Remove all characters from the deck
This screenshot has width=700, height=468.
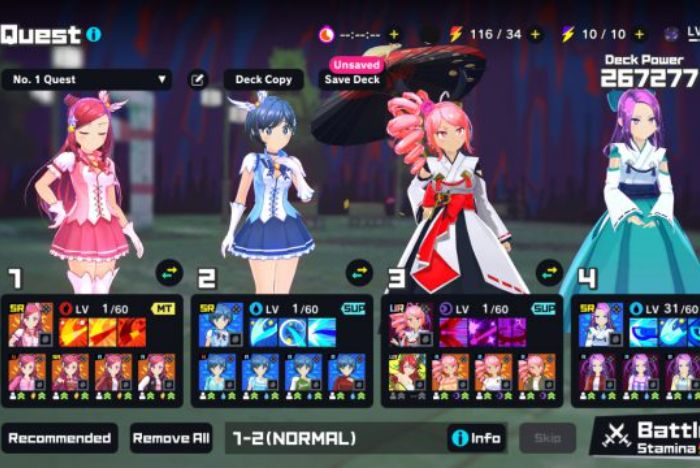pos(171,438)
